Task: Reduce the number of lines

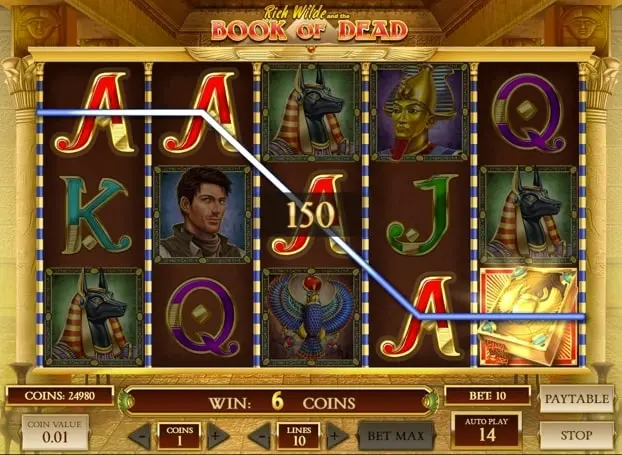Action: point(261,436)
